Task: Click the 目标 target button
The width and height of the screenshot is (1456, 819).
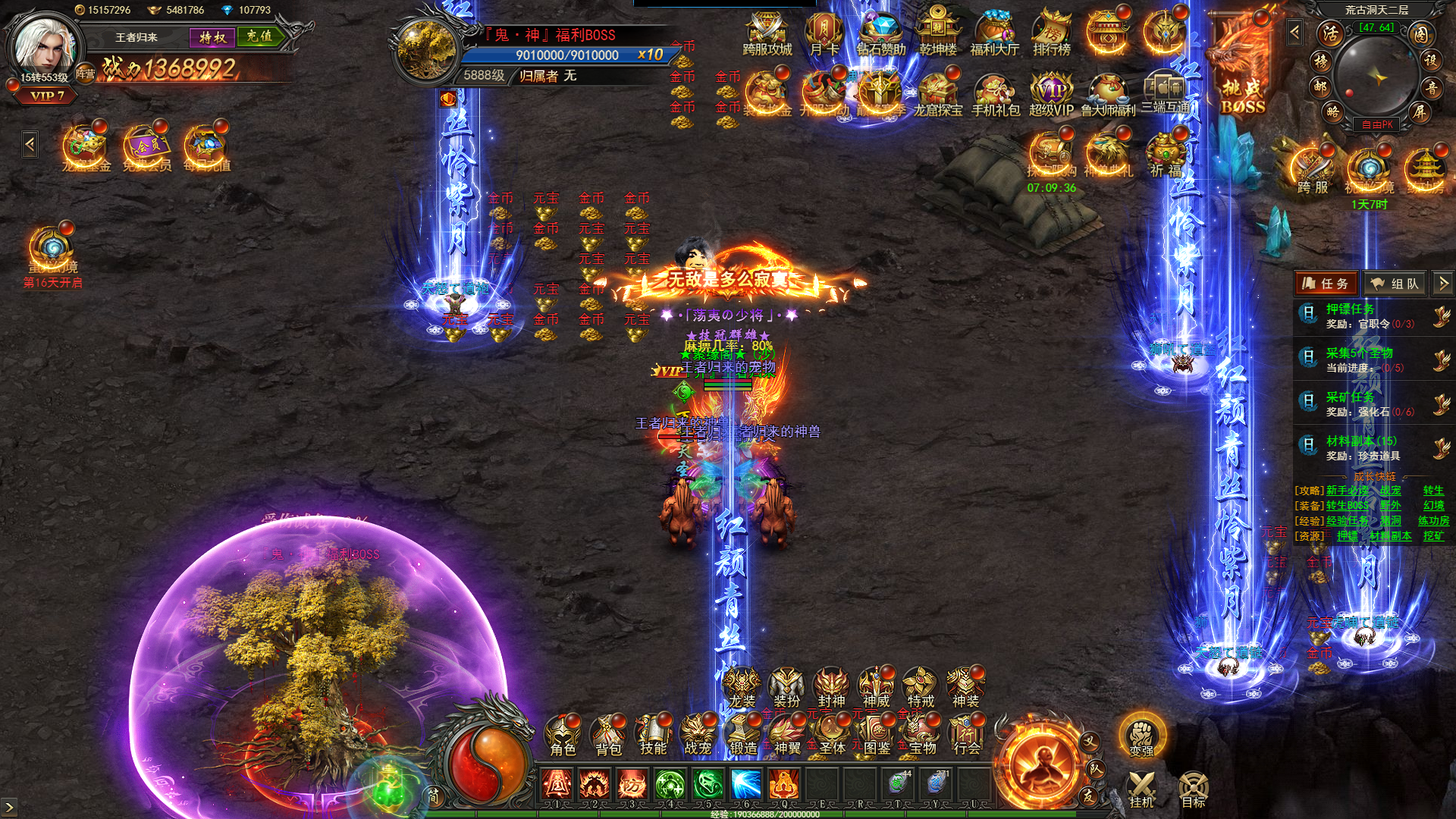Action: pyautogui.click(x=1193, y=789)
